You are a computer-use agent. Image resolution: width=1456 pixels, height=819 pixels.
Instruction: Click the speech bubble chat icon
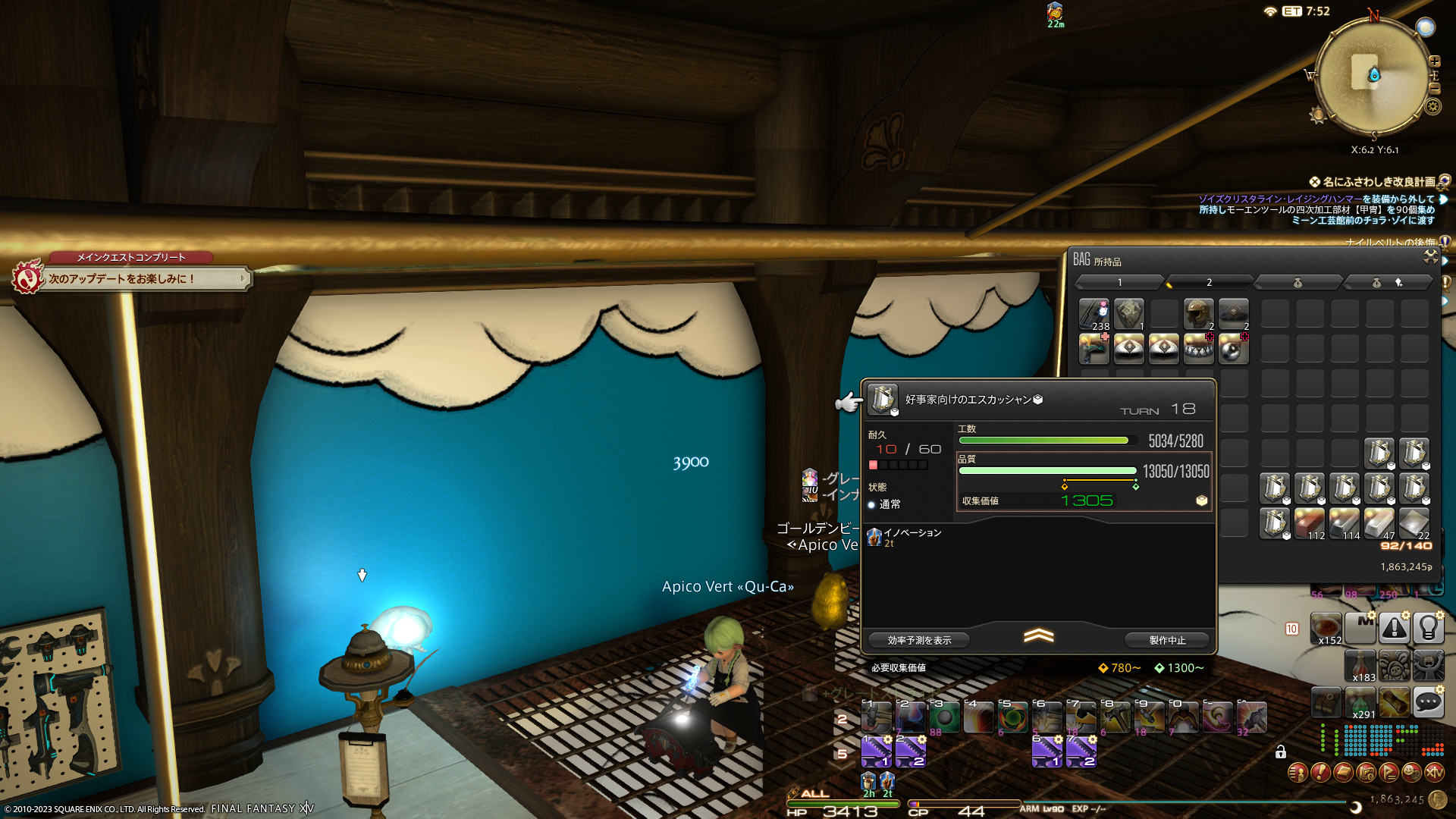1428,701
